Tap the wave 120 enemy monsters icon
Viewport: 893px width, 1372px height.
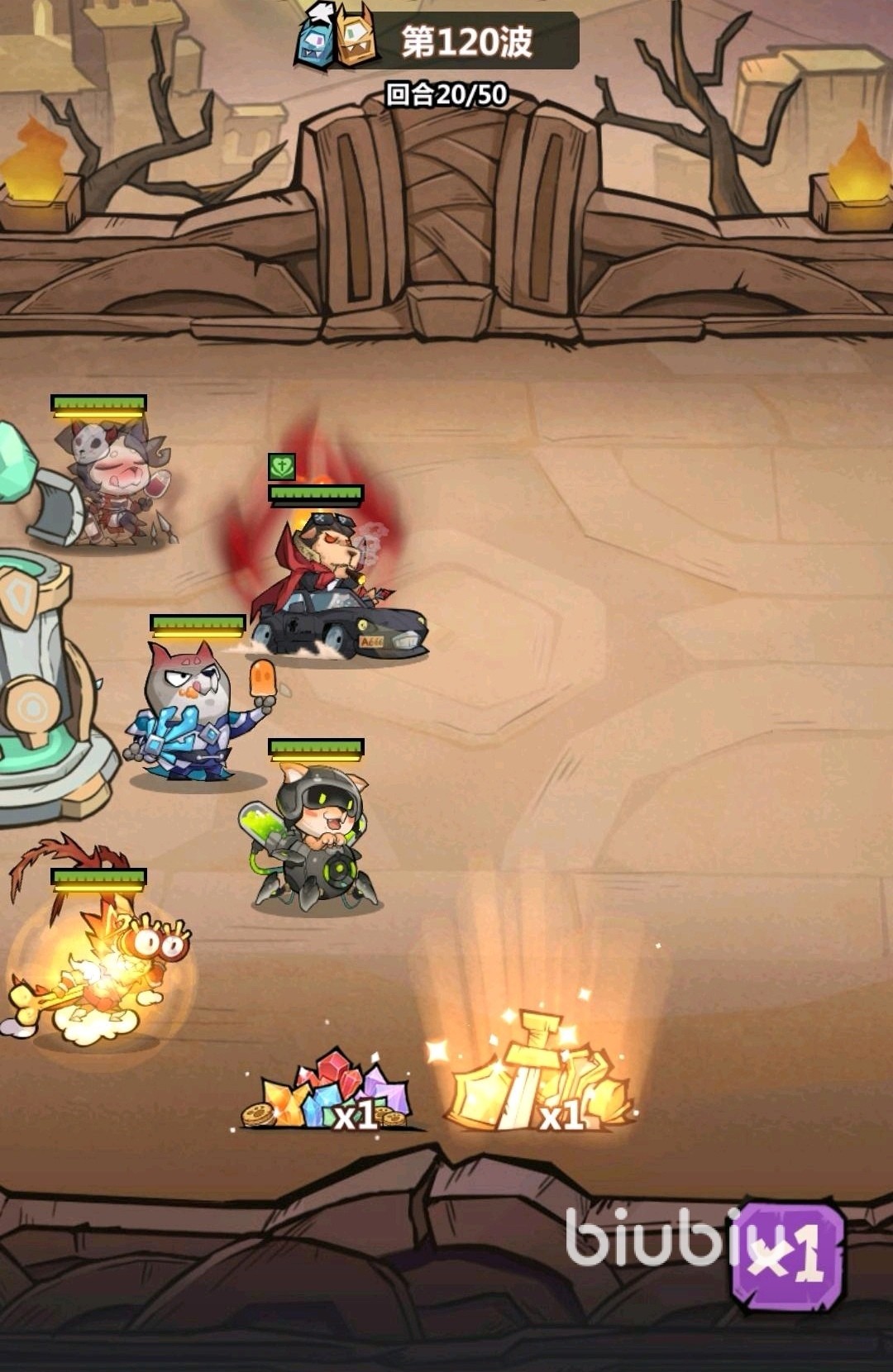pos(336,36)
